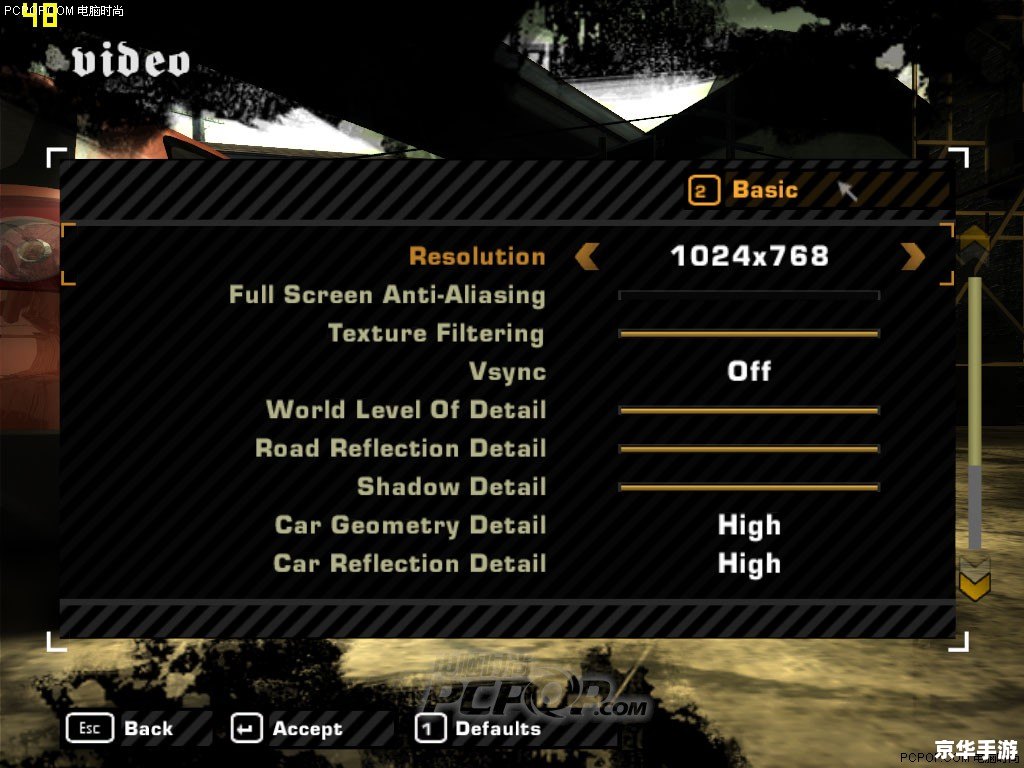Click the scrollbar's up arrow
The image size is (1024, 768).
974,241
